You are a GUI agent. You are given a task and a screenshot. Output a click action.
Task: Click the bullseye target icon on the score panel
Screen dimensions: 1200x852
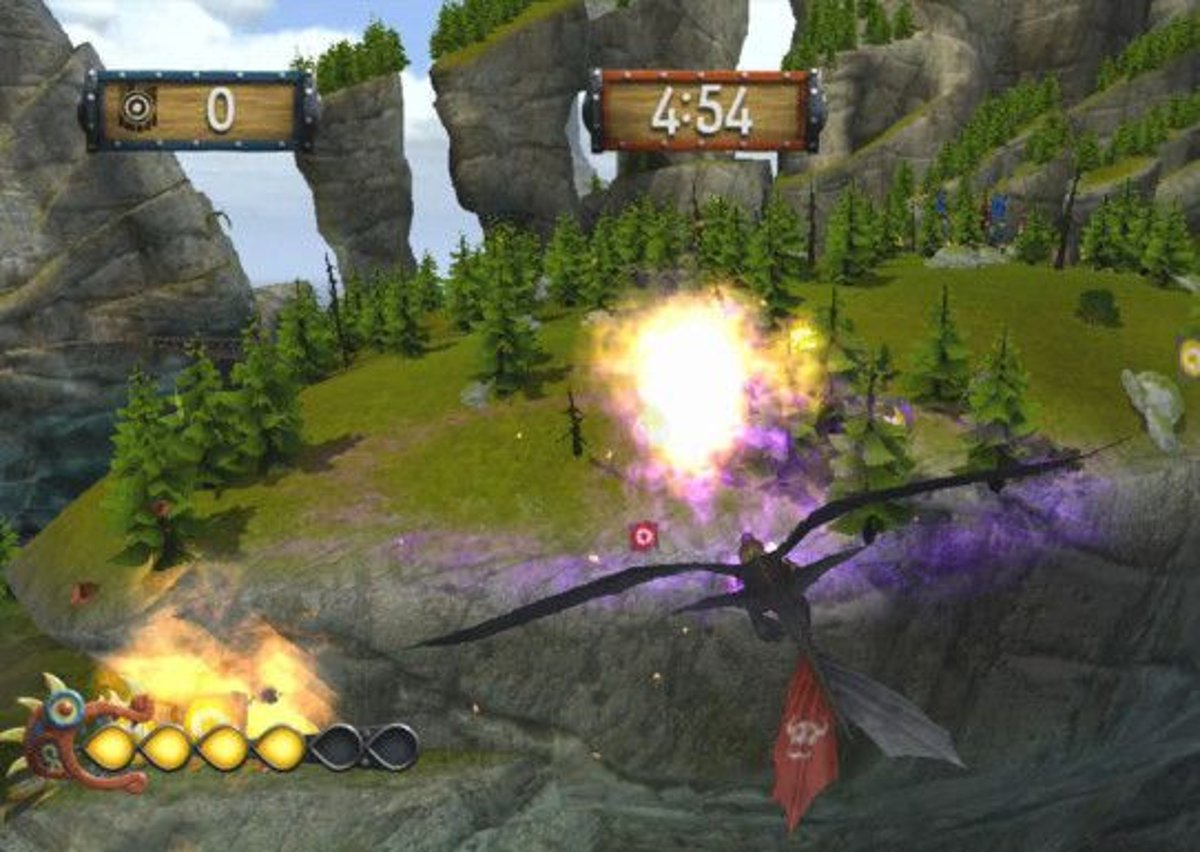coord(138,109)
